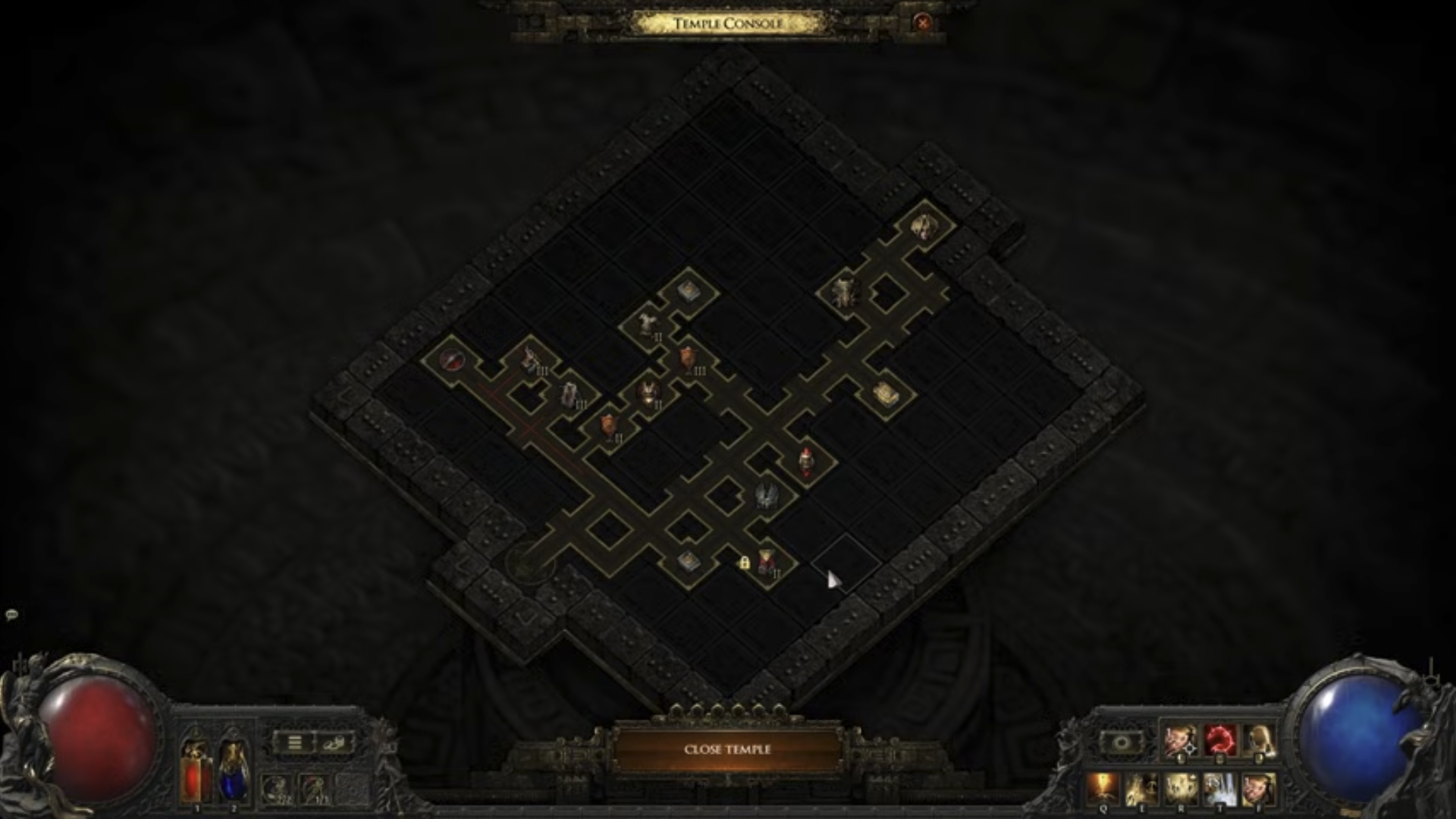Screen dimensions: 1456x819
Task: Open the three-line main menu button
Action: coord(294,743)
